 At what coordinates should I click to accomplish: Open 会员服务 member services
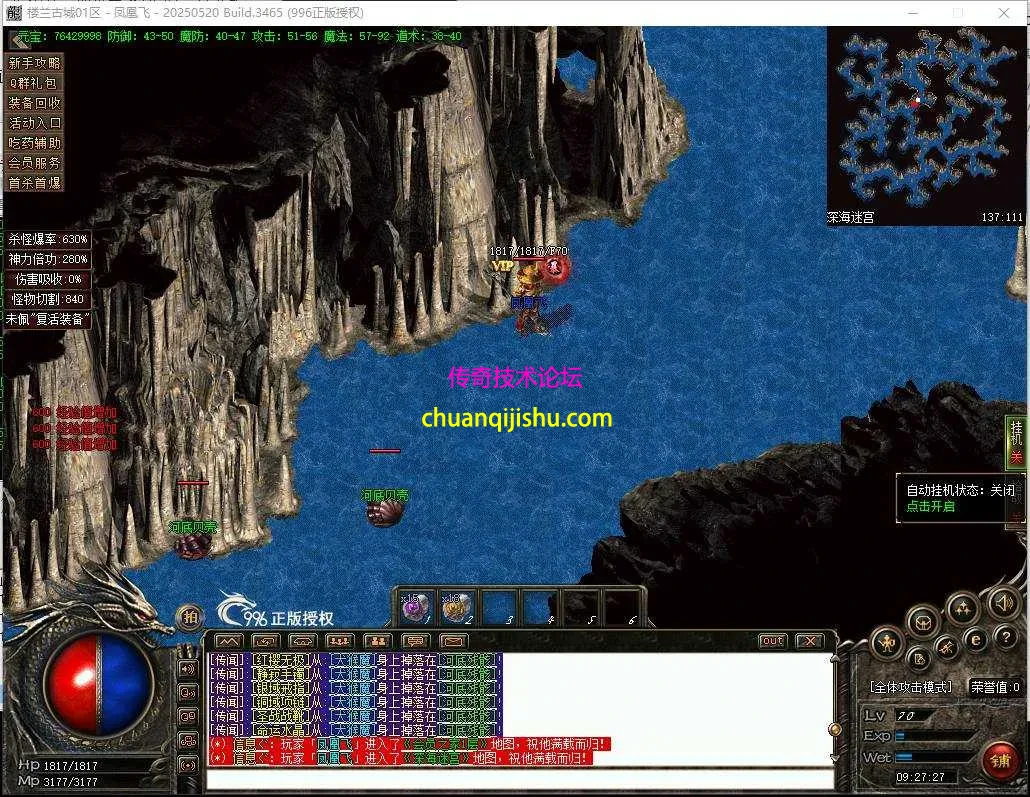point(35,163)
